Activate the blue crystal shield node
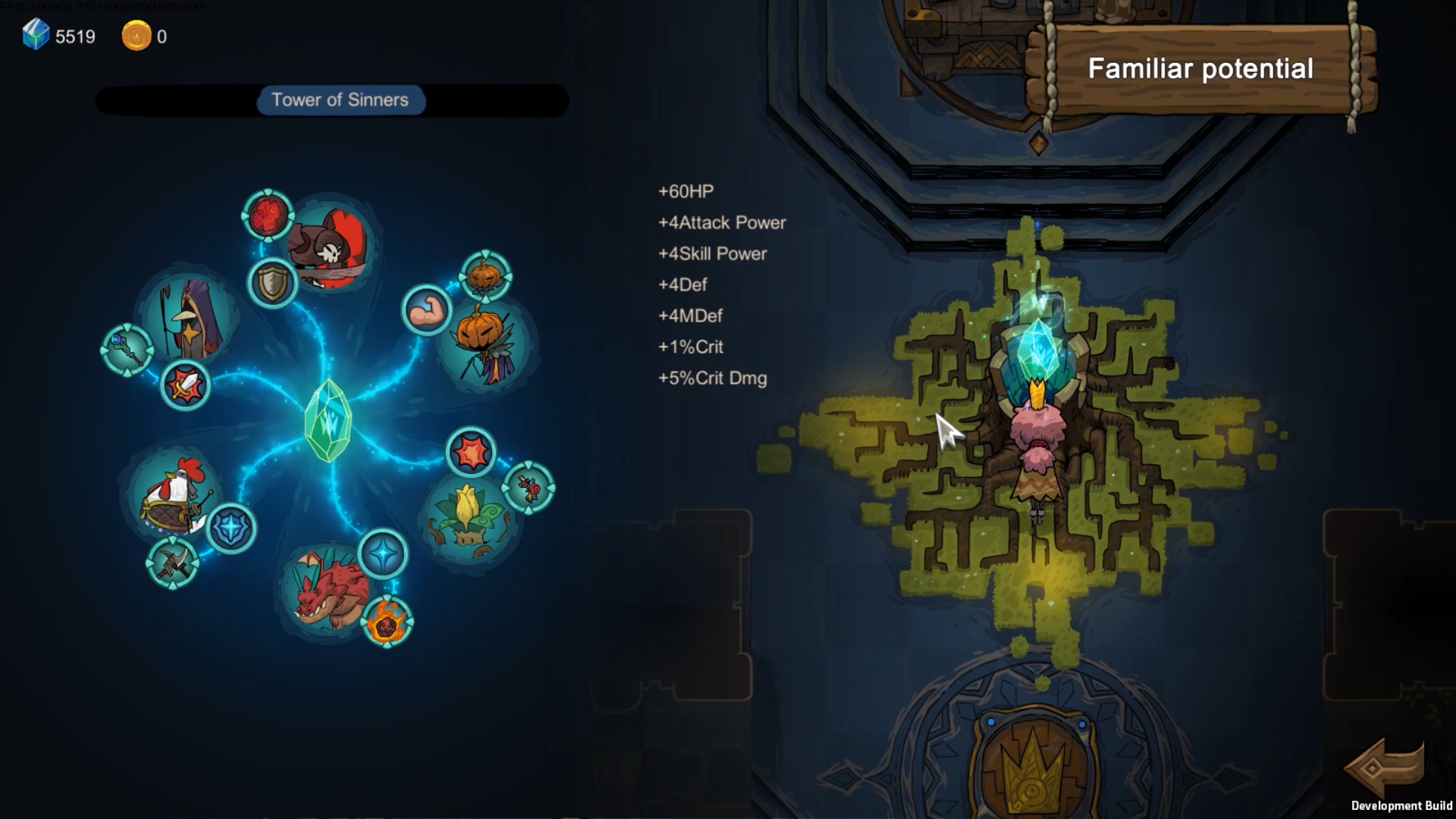Screen dimensions: 1456x819 231,528
